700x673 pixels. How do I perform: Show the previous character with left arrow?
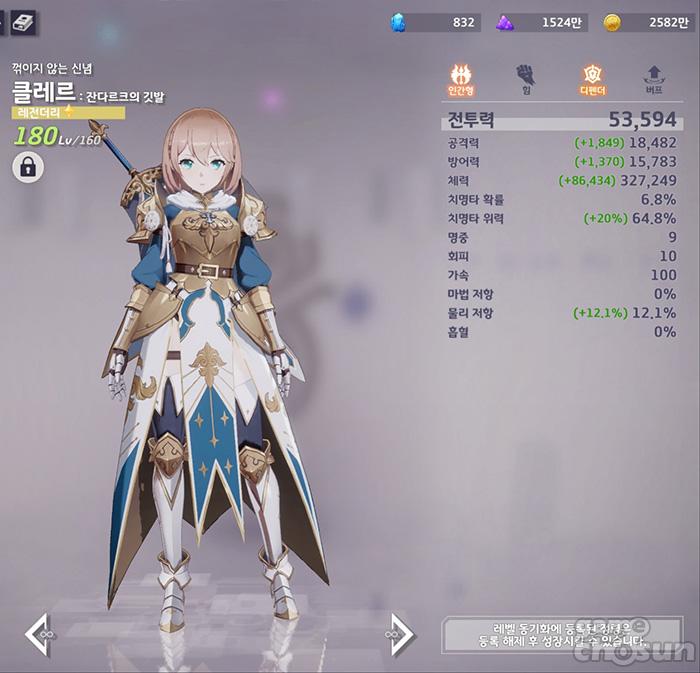coord(38,635)
